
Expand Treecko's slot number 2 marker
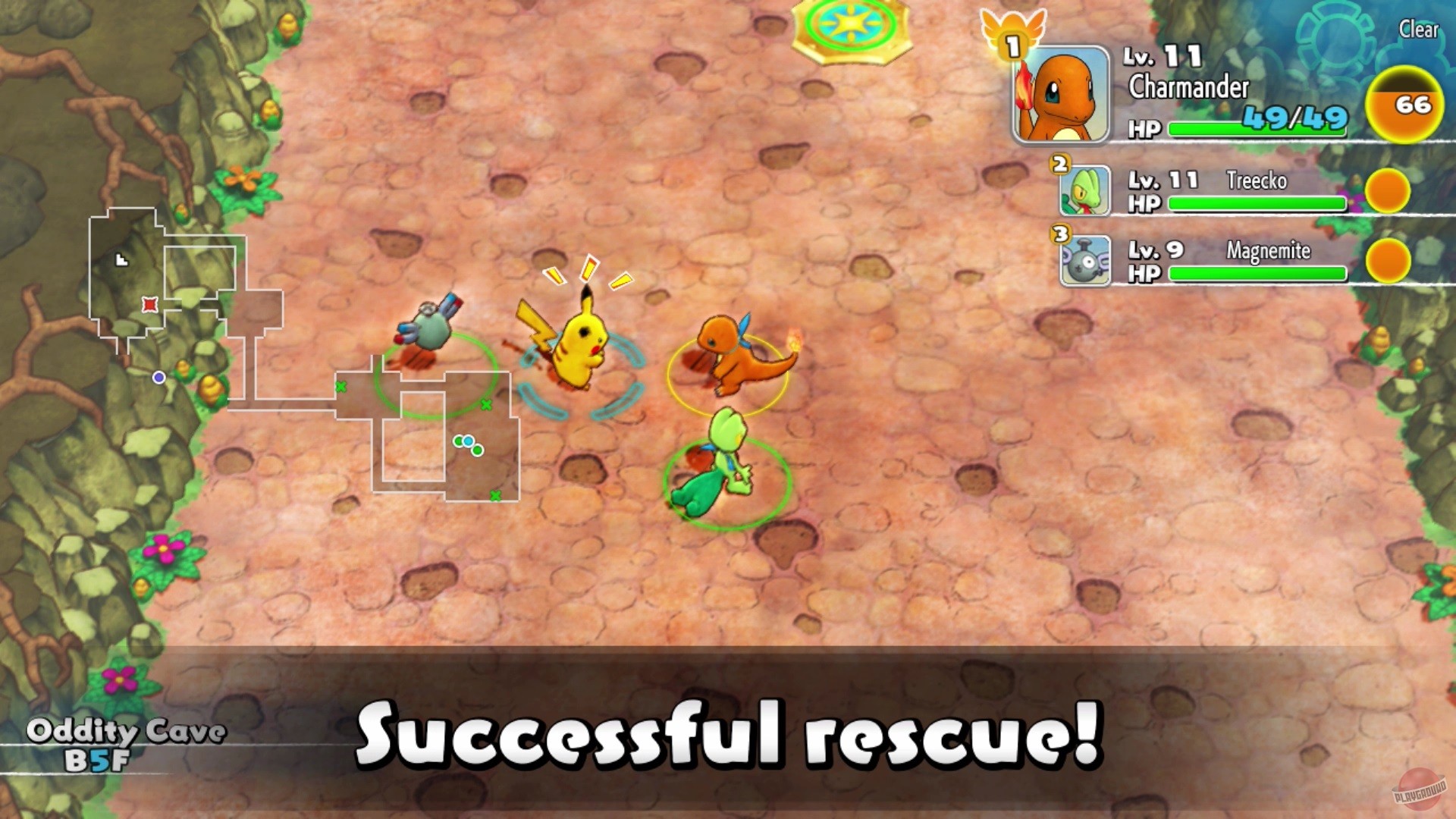[x=1059, y=164]
